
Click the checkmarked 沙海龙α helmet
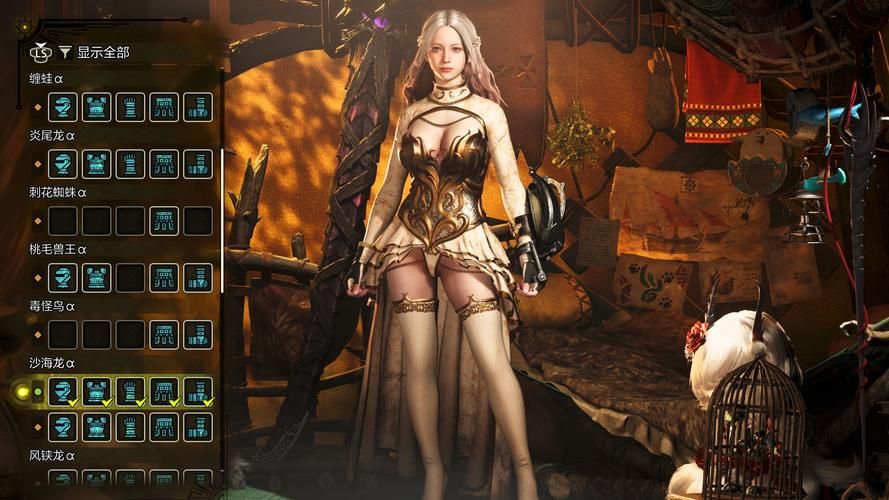click(62, 392)
